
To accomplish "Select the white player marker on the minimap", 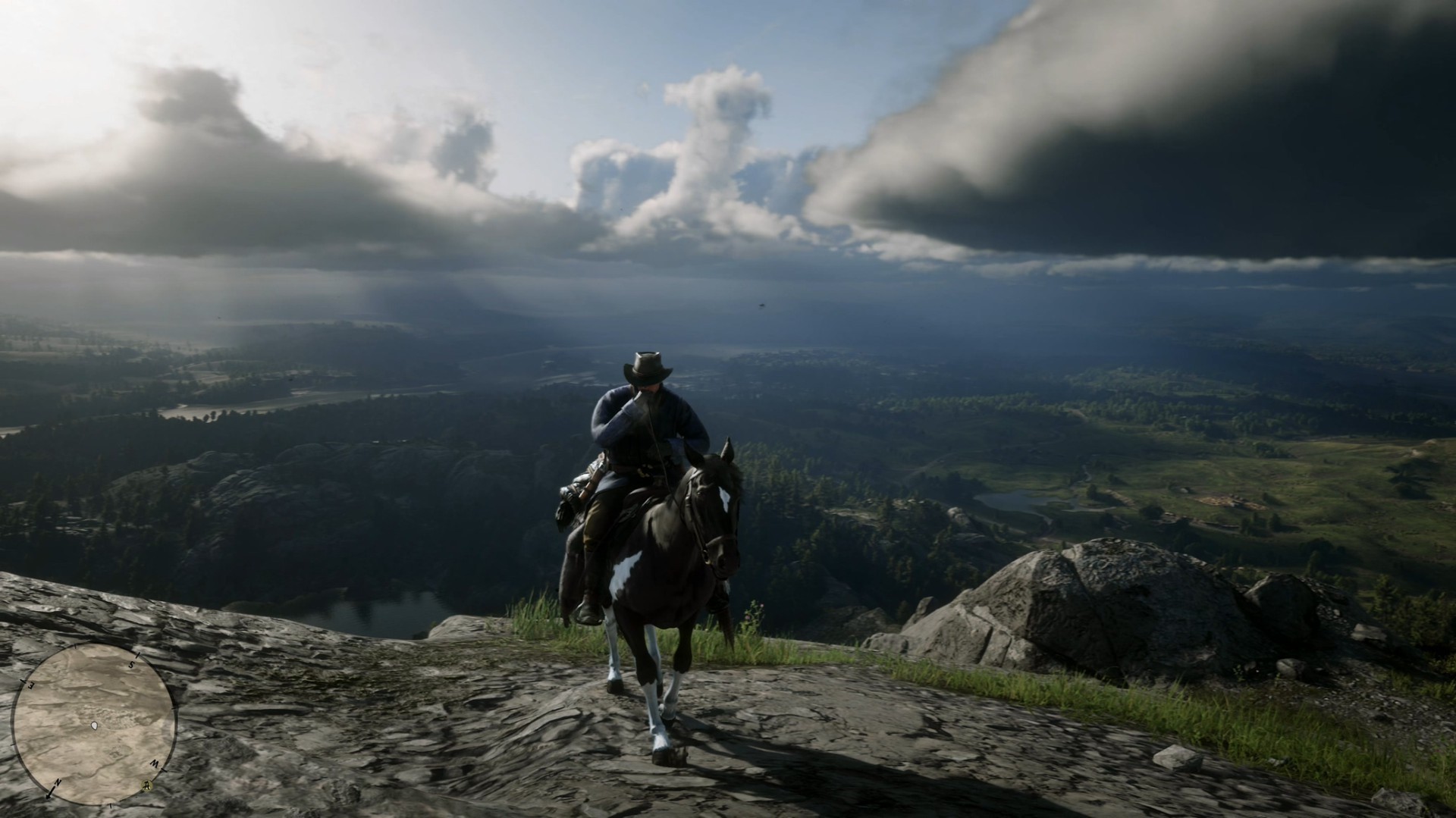I will (x=94, y=726).
